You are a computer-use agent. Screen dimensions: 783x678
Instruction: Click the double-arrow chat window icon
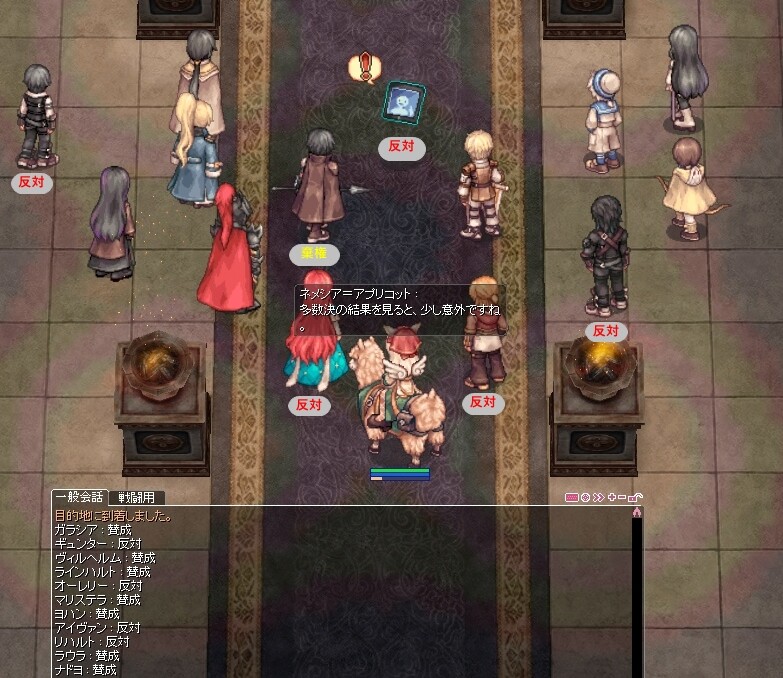(x=598, y=497)
